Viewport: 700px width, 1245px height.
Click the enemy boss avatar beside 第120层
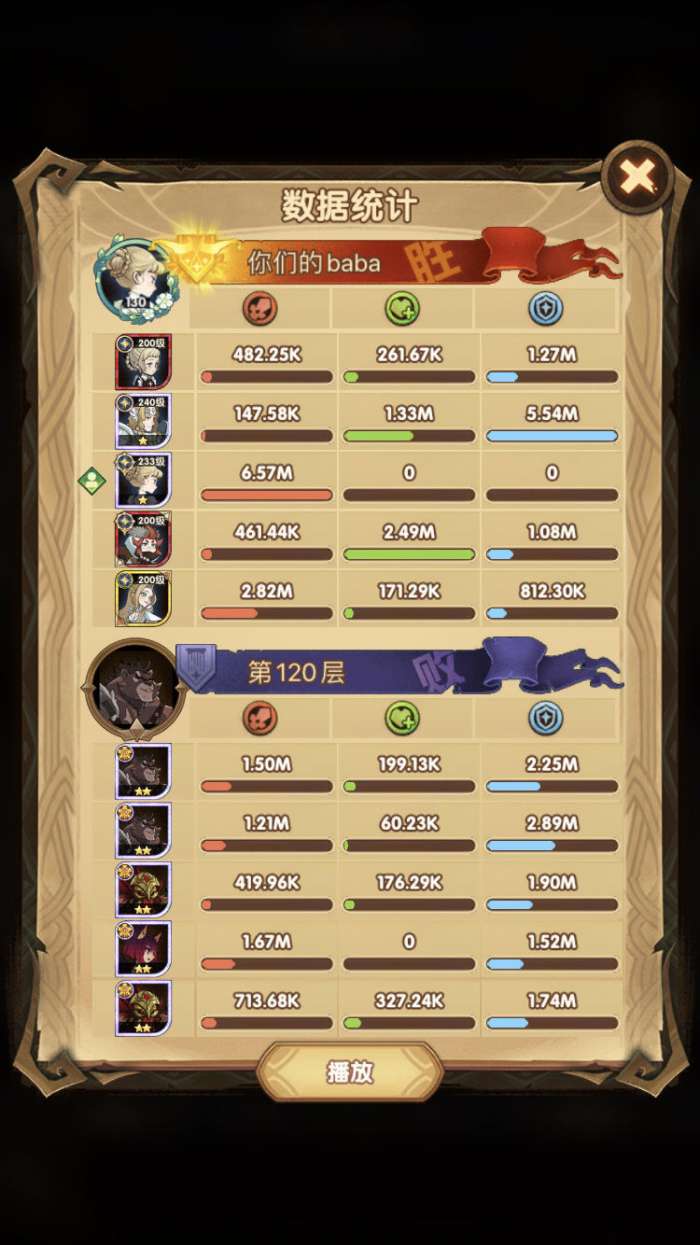click(x=135, y=687)
